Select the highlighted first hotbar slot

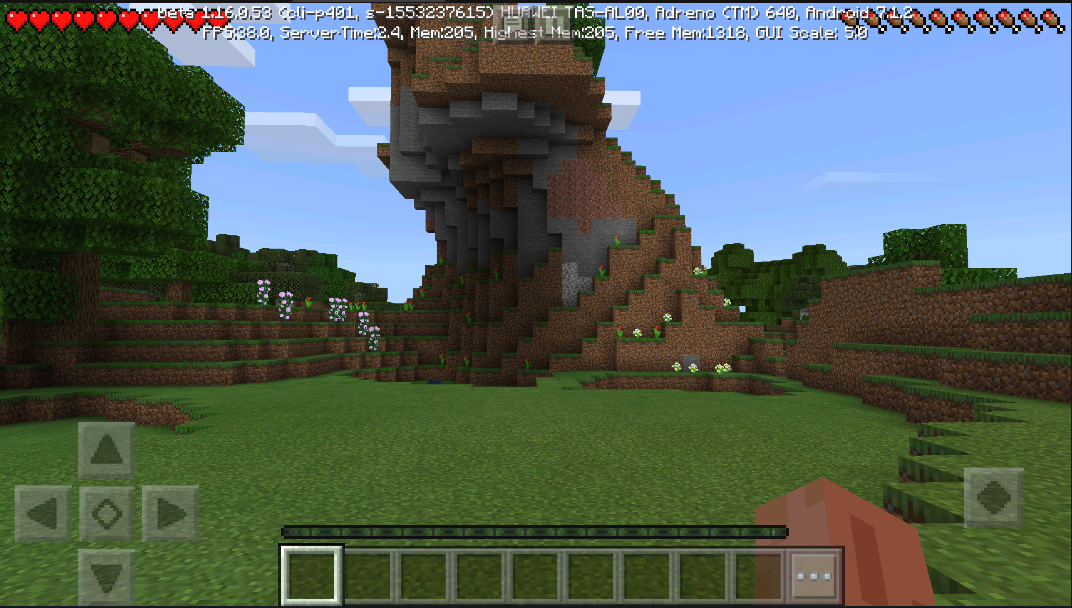click(312, 576)
